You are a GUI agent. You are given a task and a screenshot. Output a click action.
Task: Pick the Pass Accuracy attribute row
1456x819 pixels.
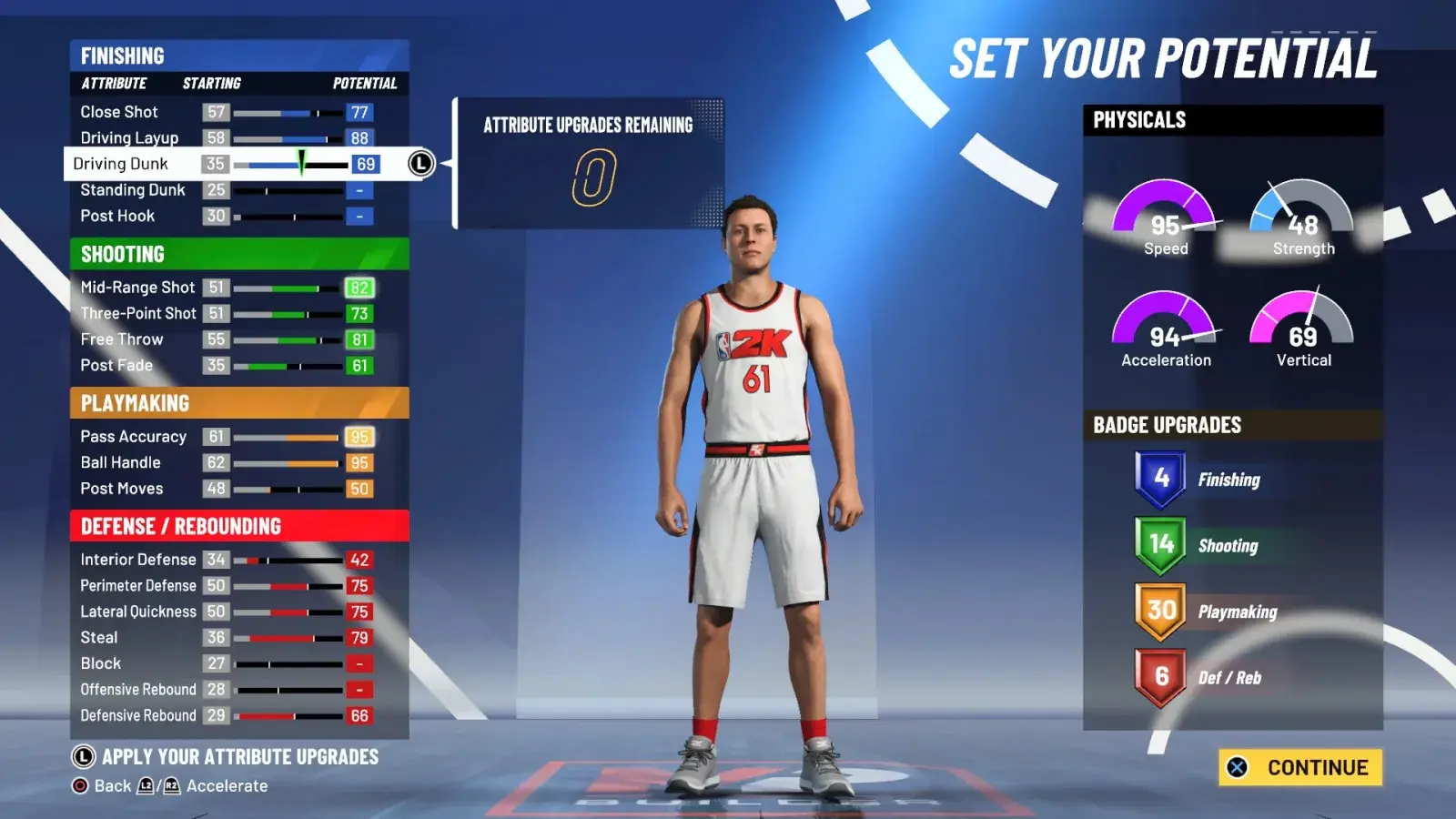227,437
